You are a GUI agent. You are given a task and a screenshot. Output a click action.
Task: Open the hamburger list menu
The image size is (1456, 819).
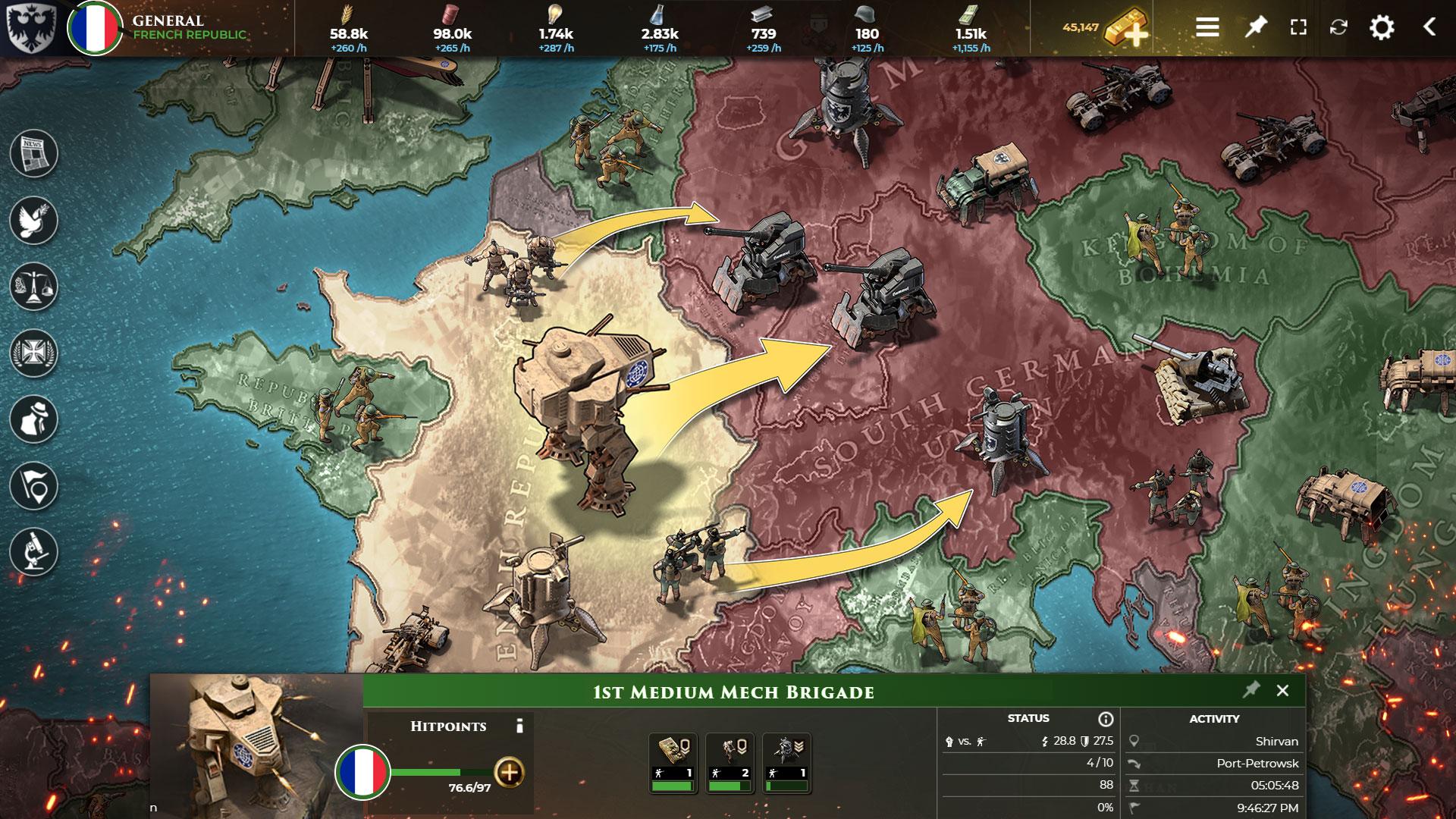[1207, 28]
